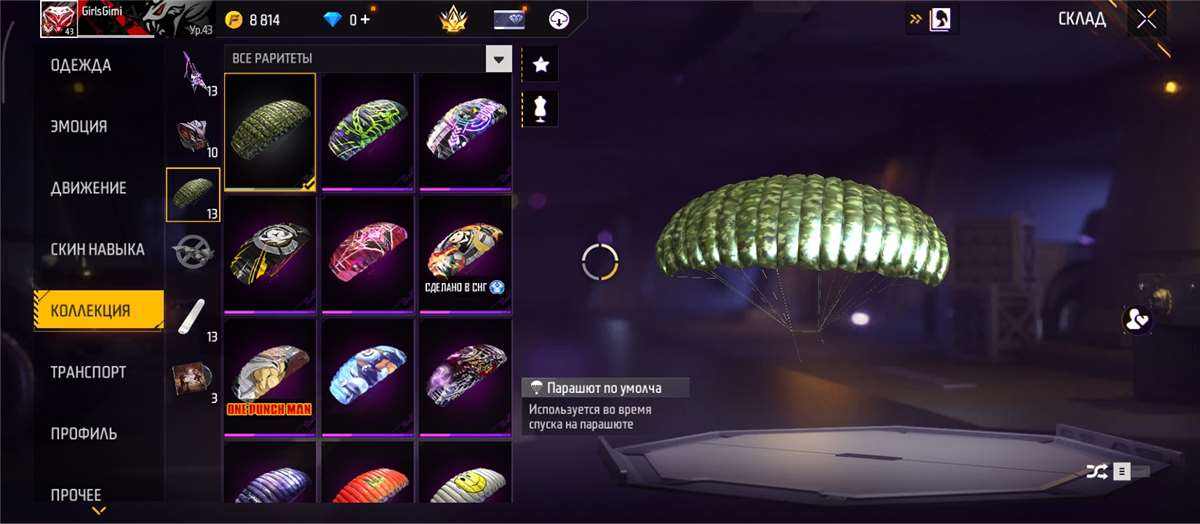Image resolution: width=1200 pixels, height=524 pixels.
Task: Go to the ПРОФИЛЬ section
Action: 84,433
